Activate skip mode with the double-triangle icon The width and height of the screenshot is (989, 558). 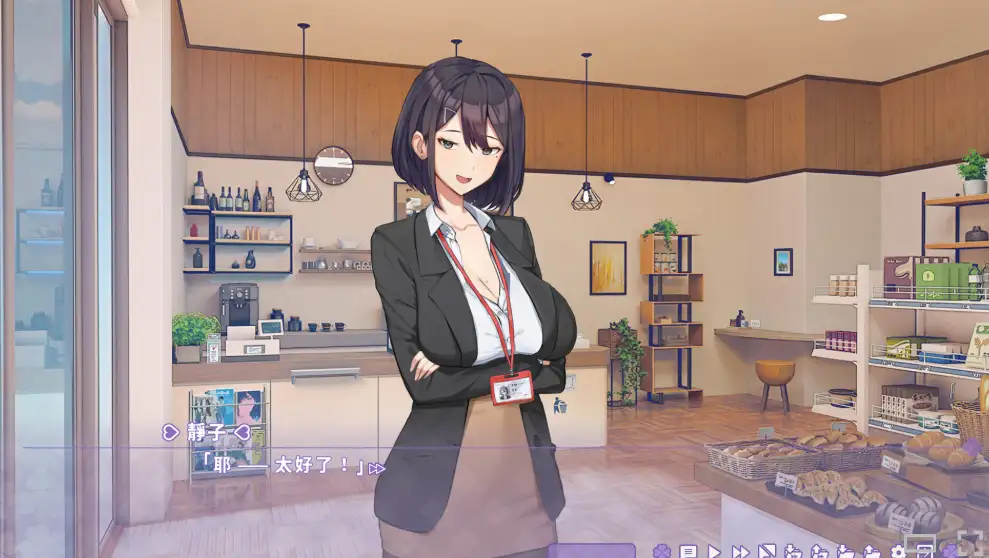tap(740, 551)
